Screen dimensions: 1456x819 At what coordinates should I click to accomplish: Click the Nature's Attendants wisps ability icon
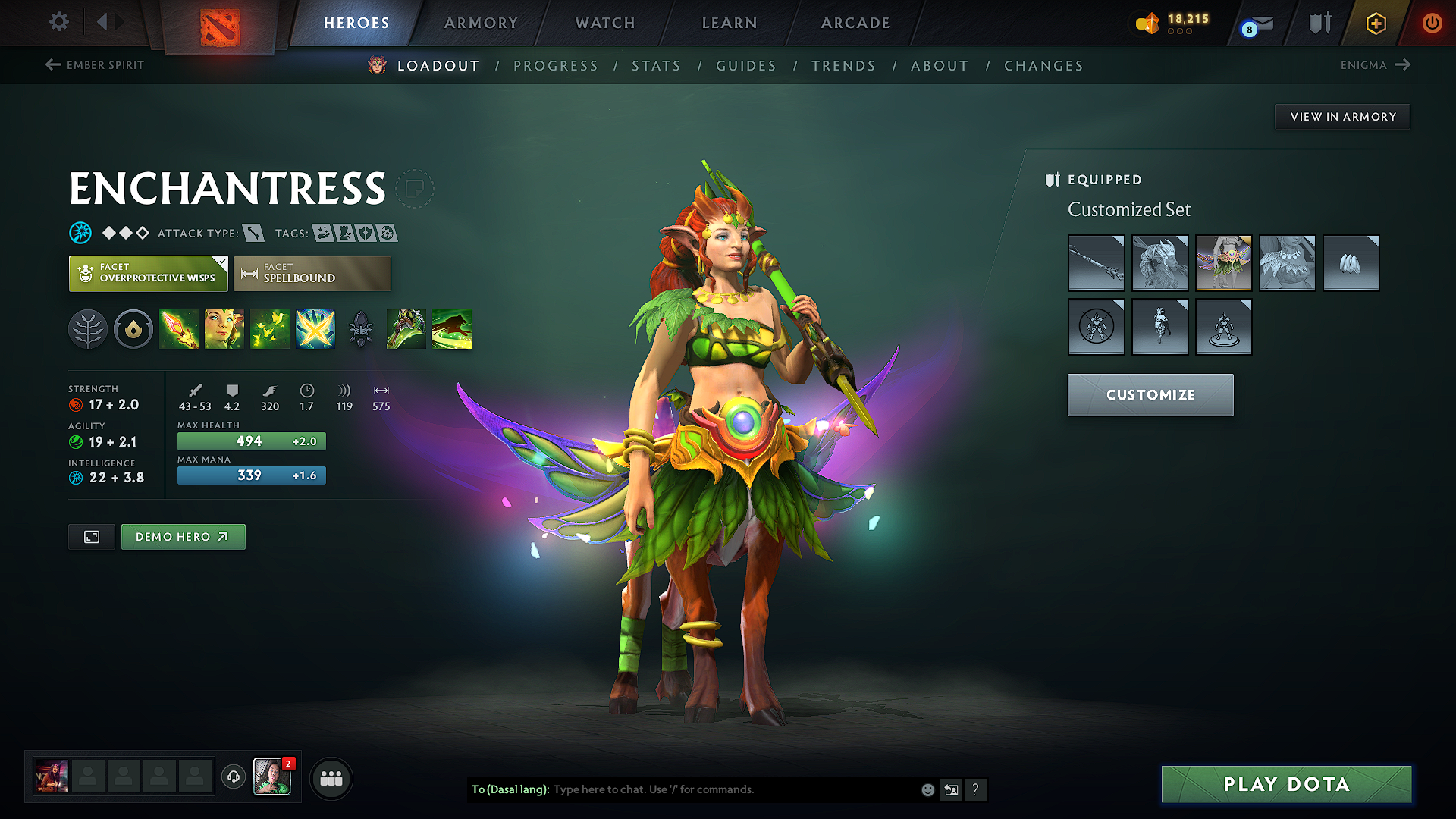(x=270, y=328)
